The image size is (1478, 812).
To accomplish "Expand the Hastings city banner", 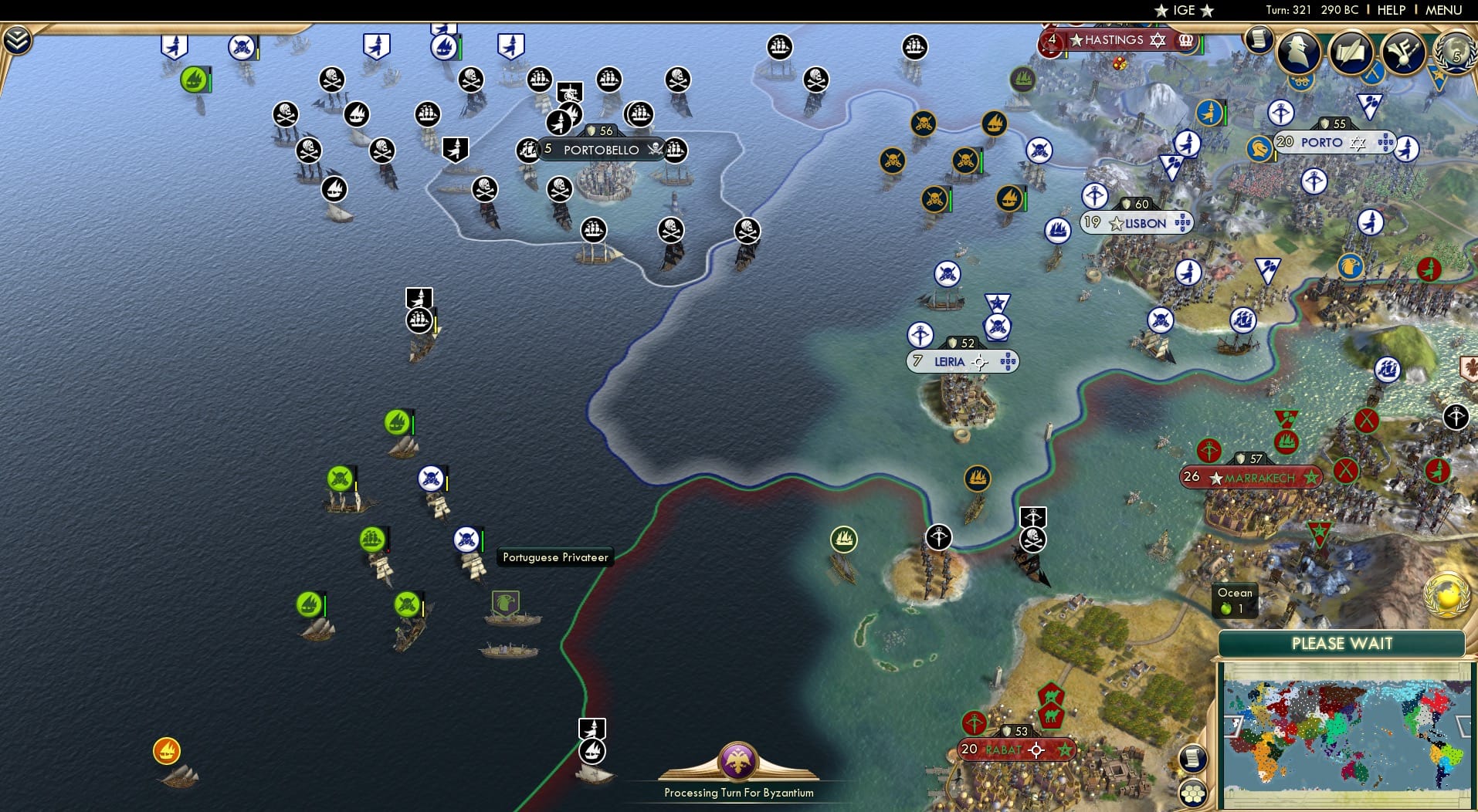I will pos(1110,40).
